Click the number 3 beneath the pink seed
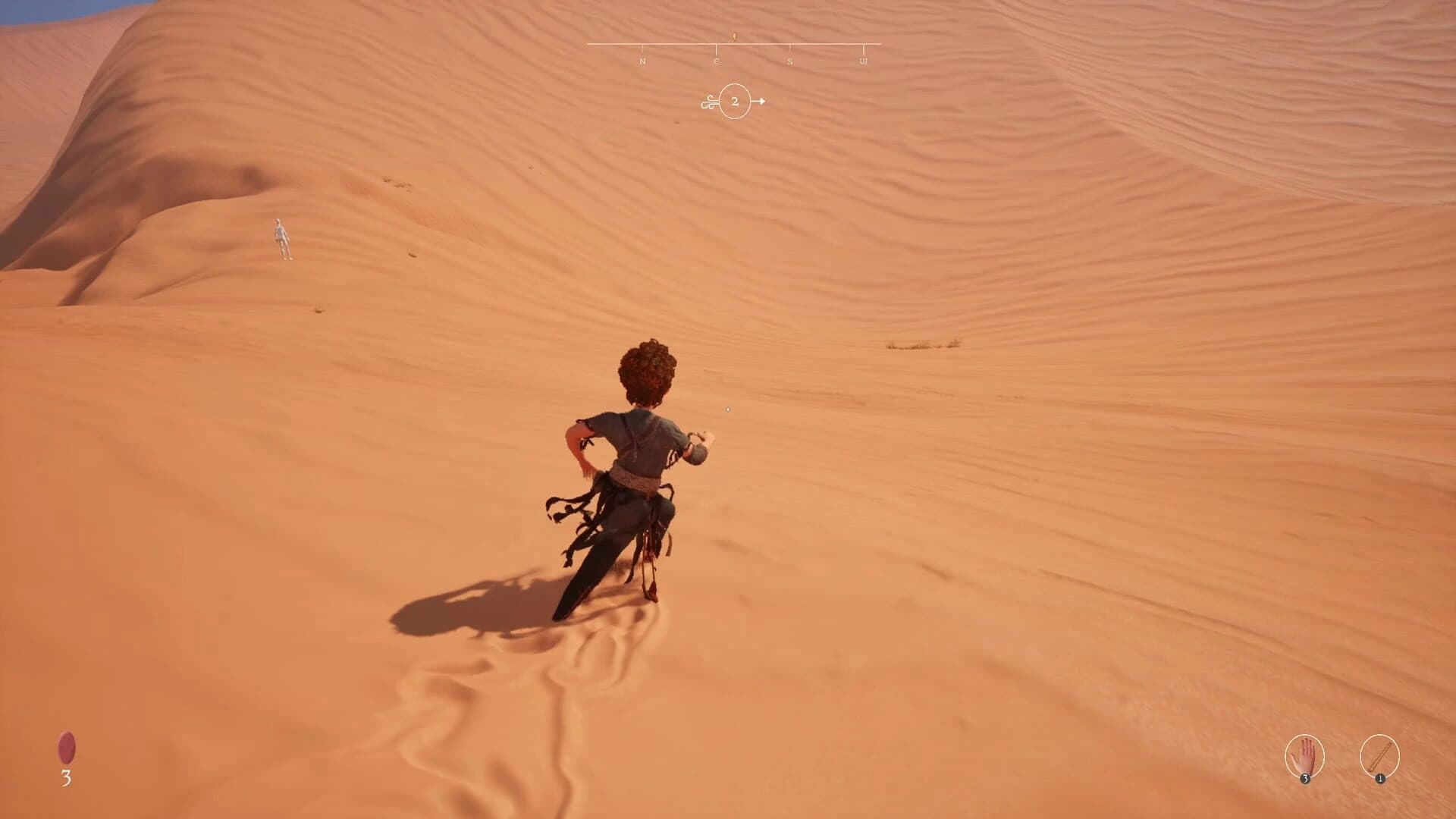 67,777
